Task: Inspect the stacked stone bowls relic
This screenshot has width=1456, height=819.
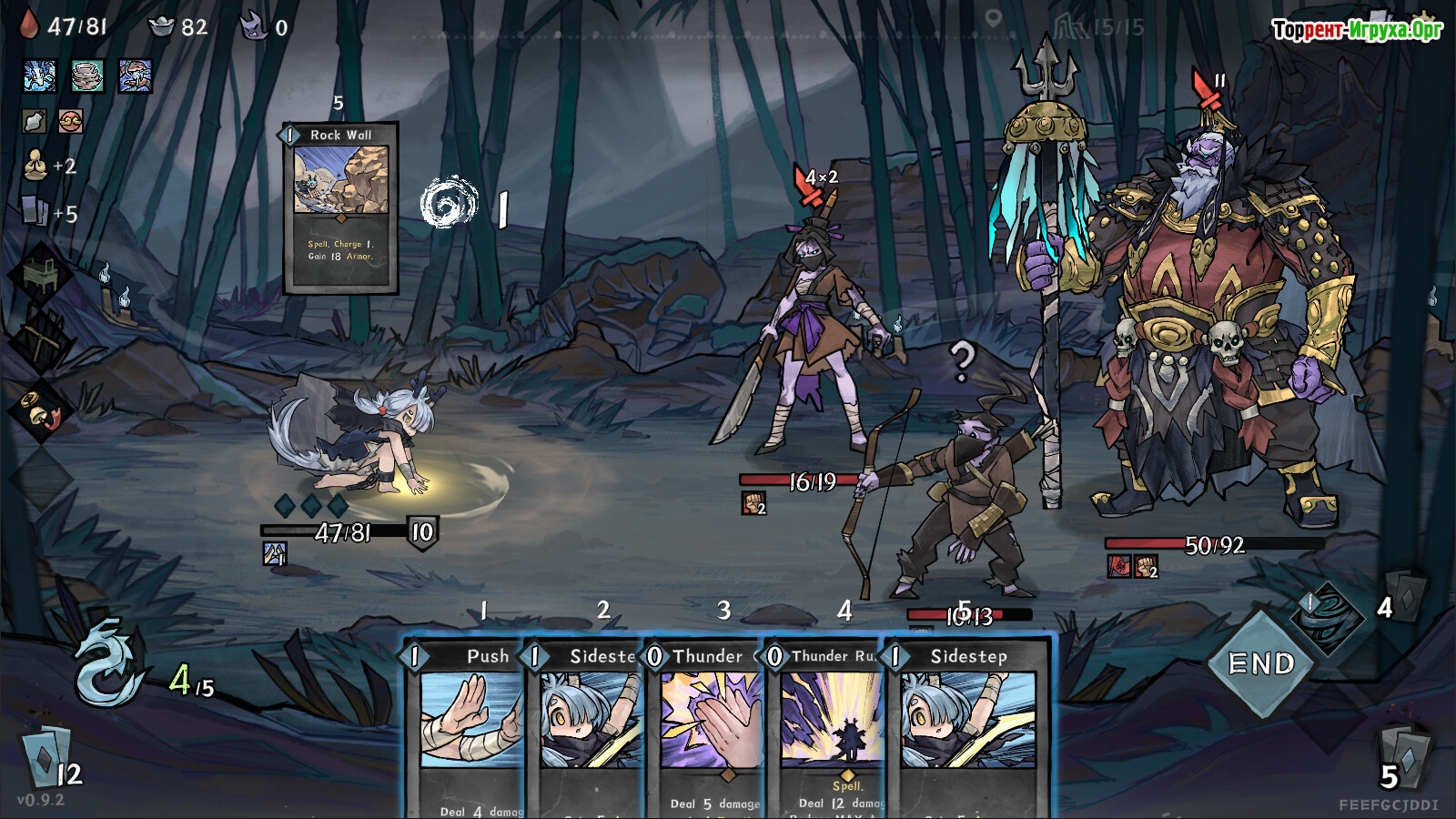Action: click(87, 76)
